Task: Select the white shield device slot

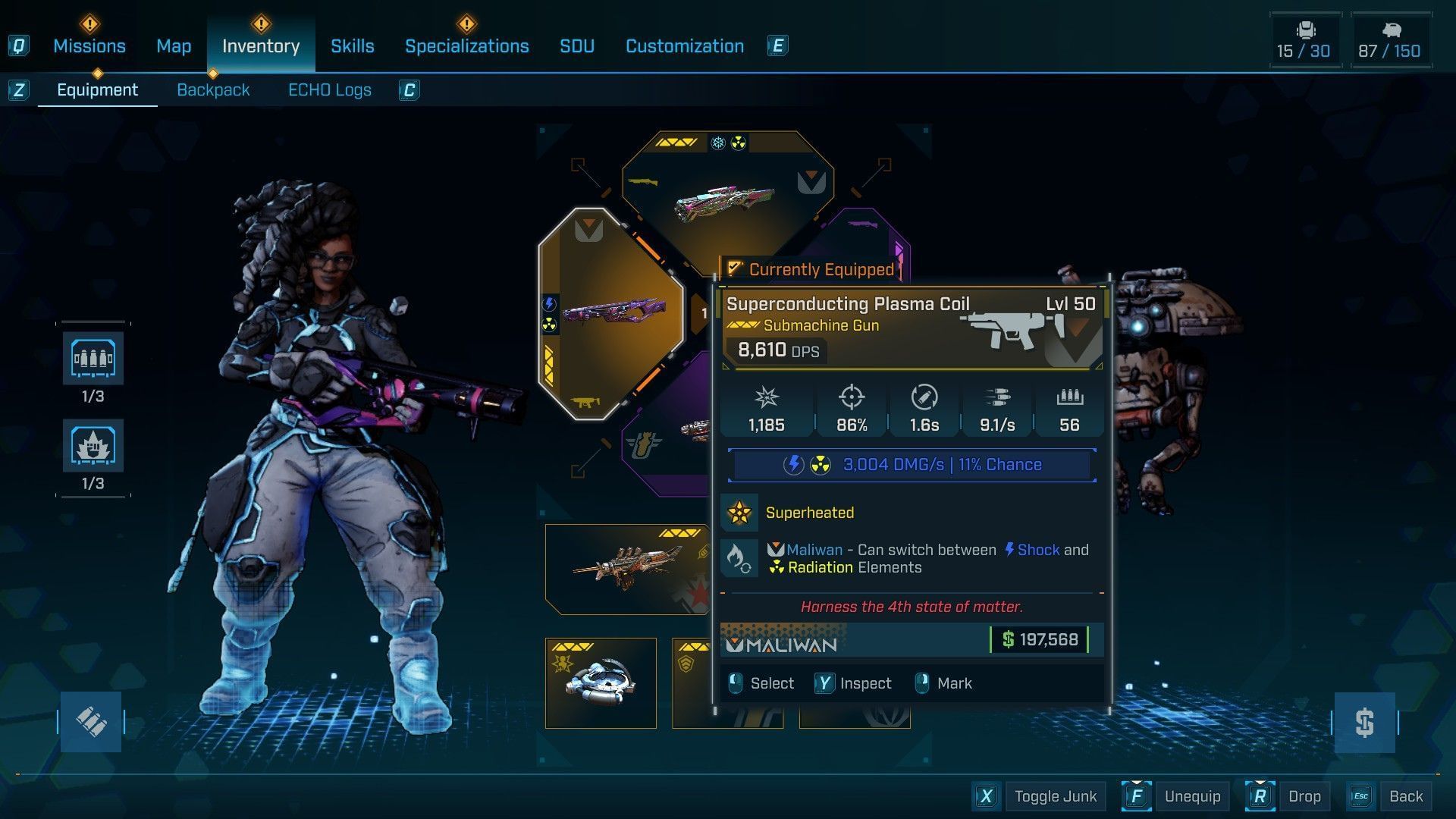Action: [x=601, y=682]
